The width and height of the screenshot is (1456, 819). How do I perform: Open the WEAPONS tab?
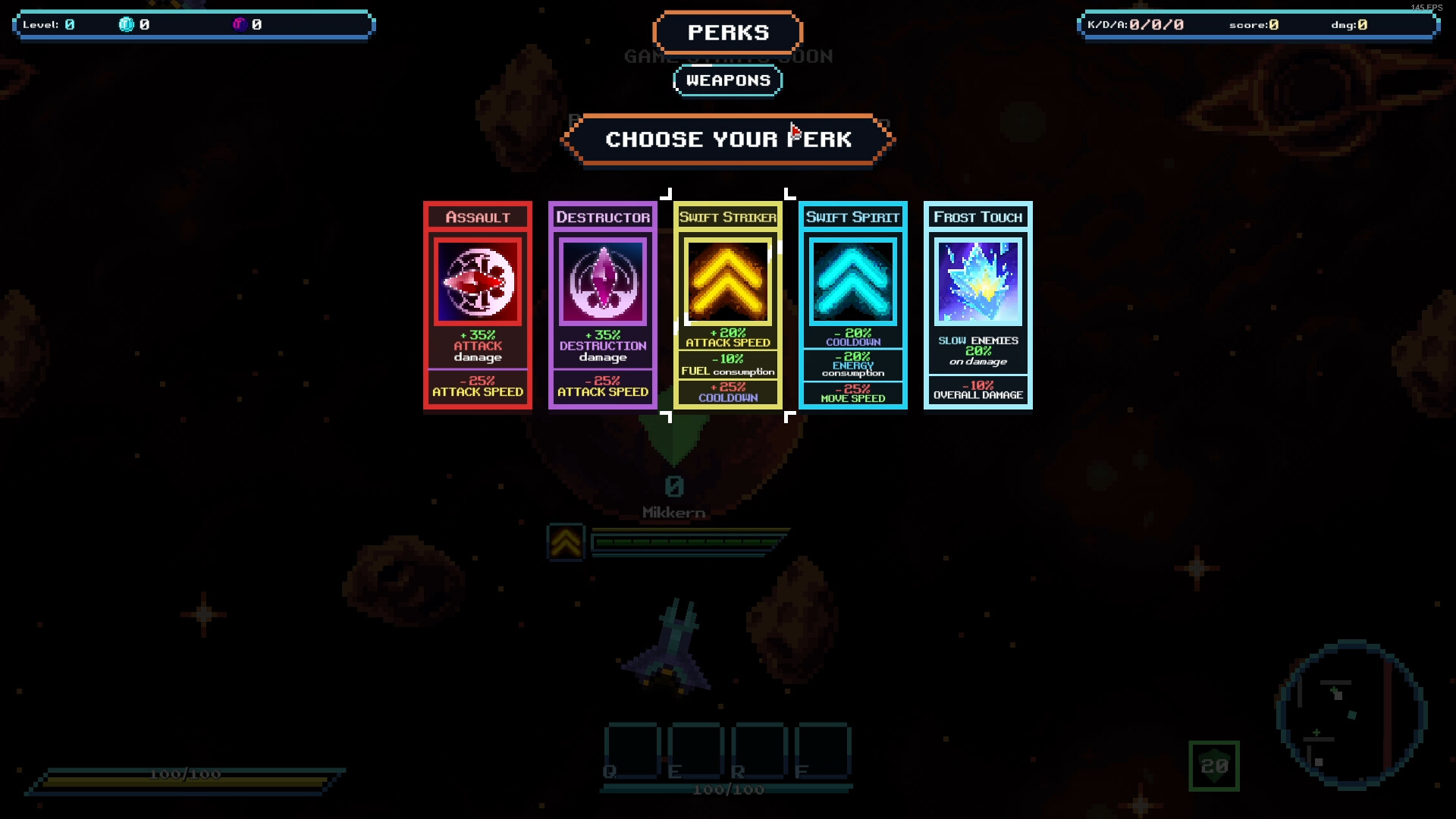coord(726,80)
